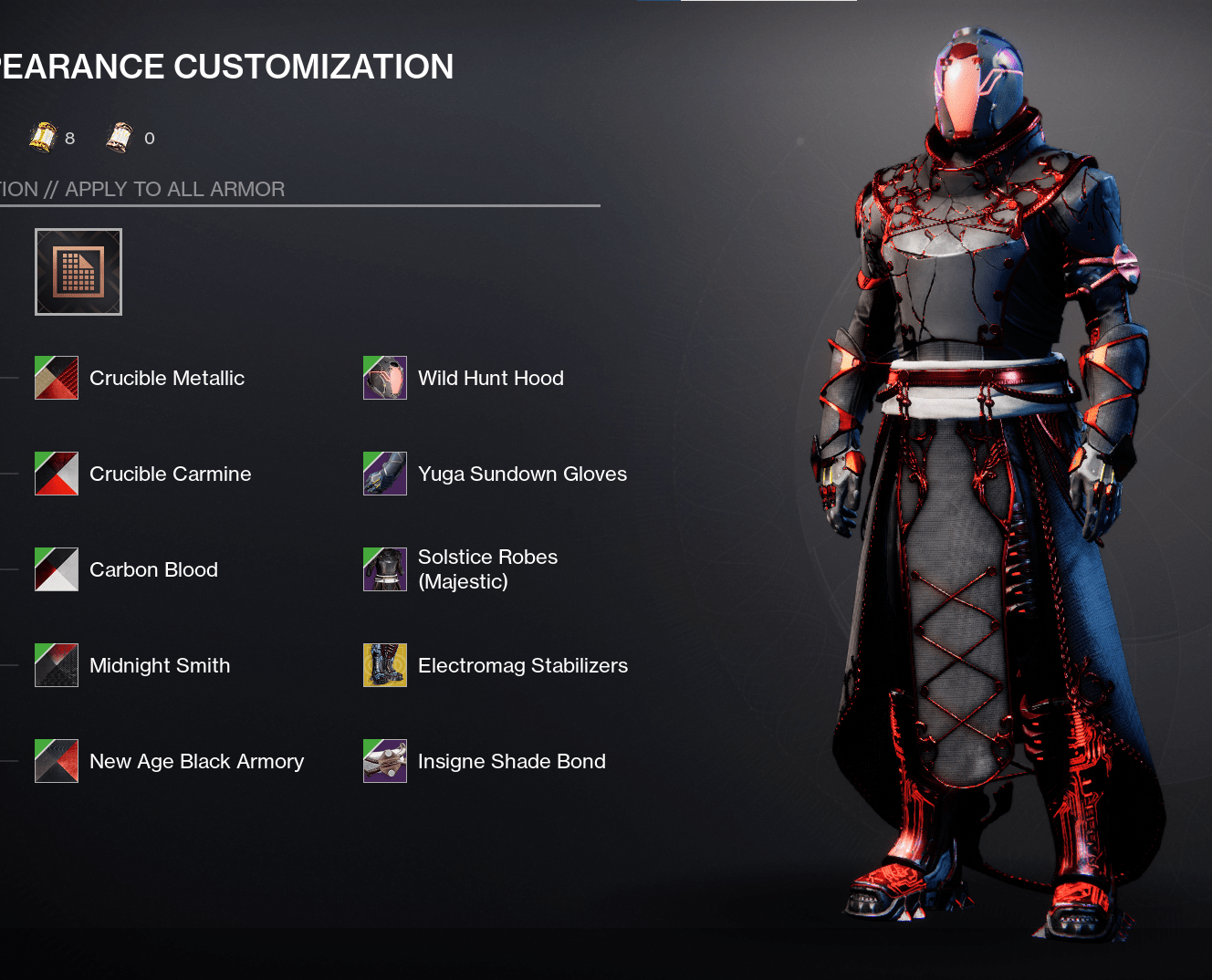Image resolution: width=1212 pixels, height=980 pixels.
Task: Click the 'Solstice Robes (Majestic)' label
Action: [487, 568]
